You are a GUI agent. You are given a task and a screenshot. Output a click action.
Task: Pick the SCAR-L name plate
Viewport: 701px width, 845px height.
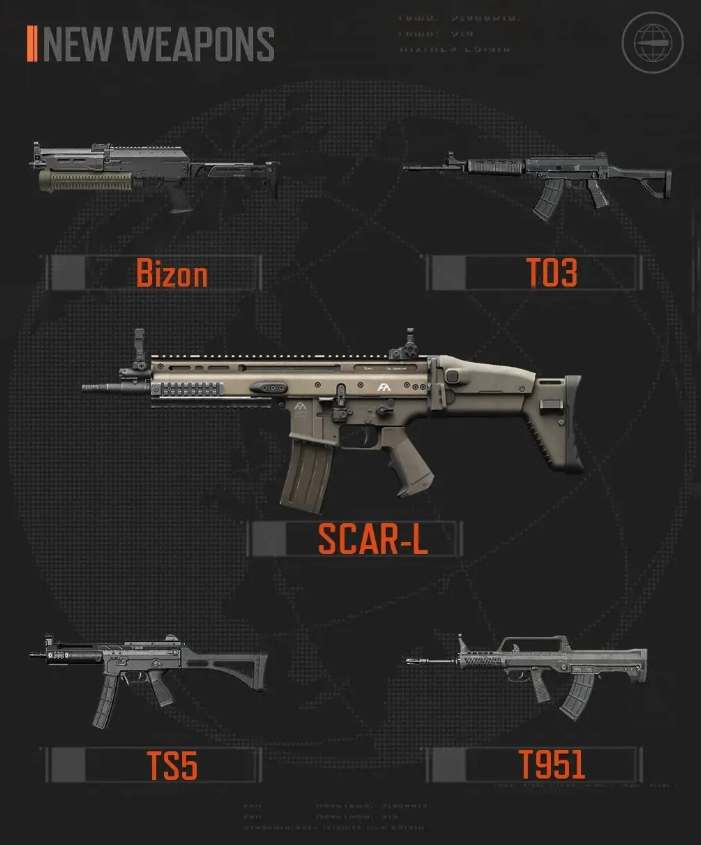coord(372,539)
